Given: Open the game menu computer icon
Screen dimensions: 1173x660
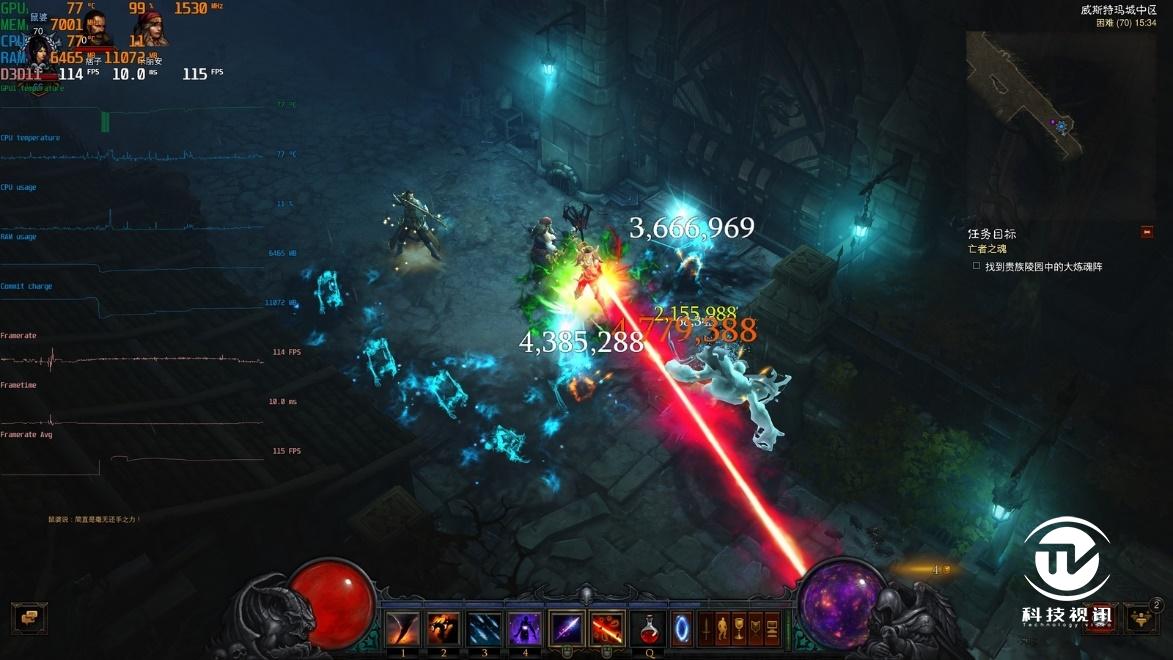Looking at the screenshot, I should point(774,630).
